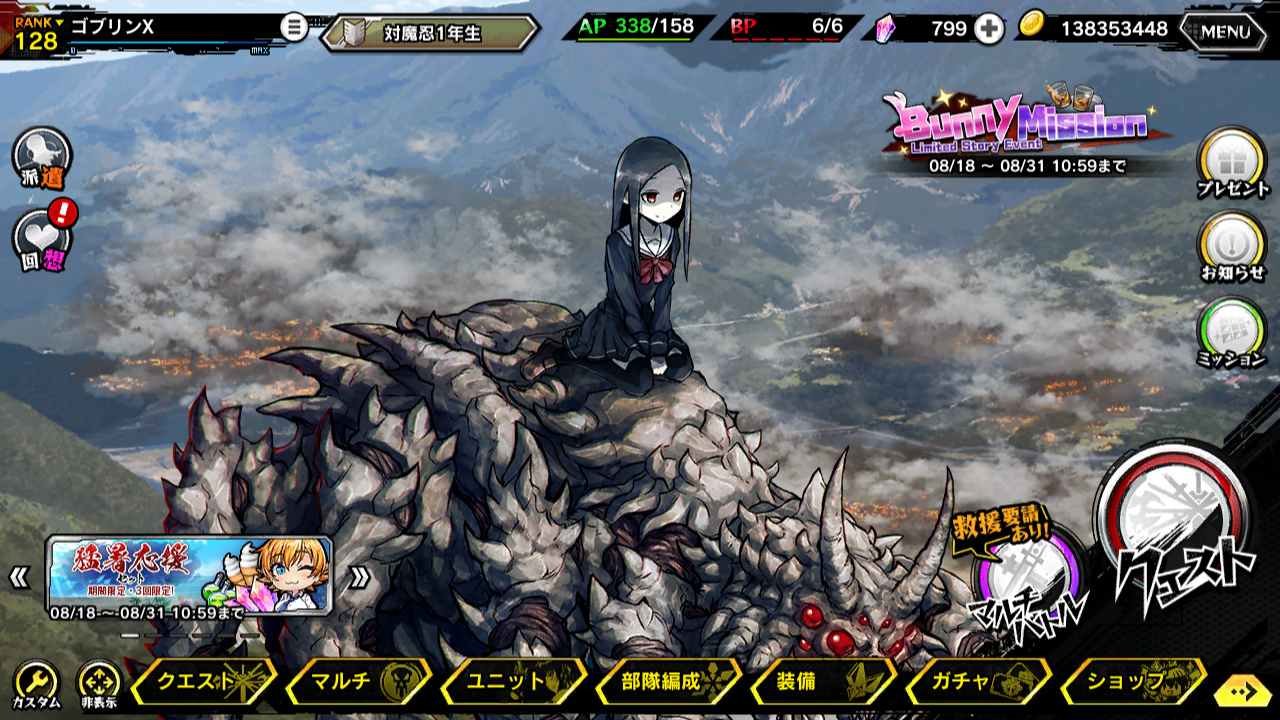
Task: Select the 対魔忍1年生 title banner
Action: coord(430,33)
